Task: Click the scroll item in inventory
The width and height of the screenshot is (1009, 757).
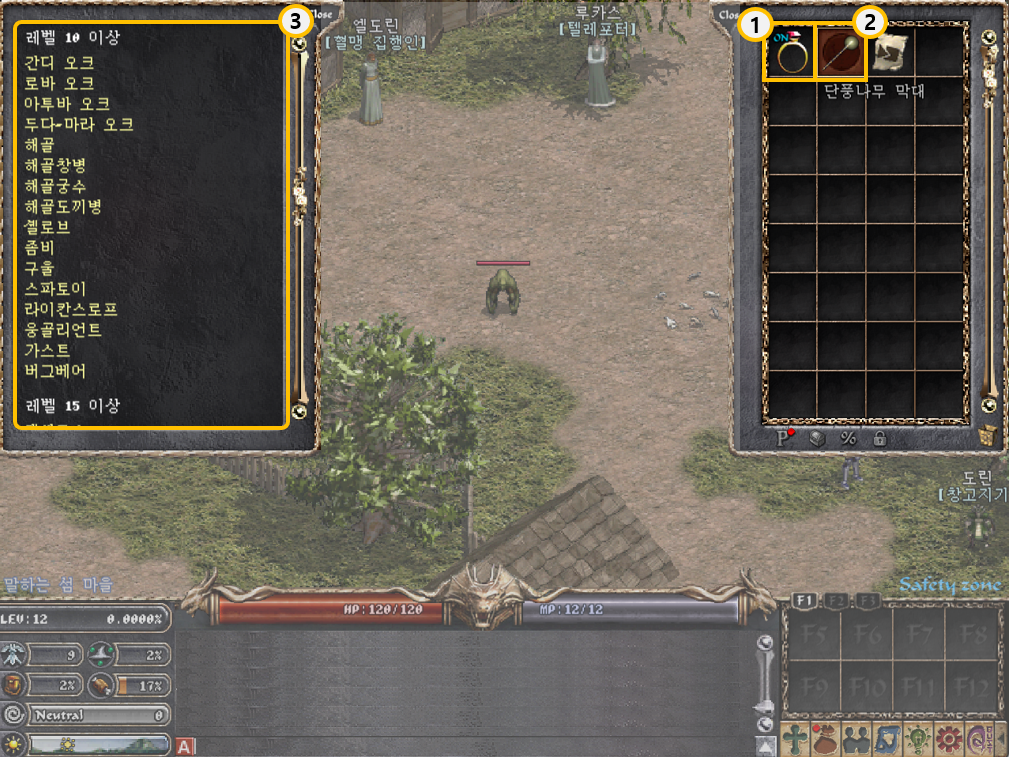Action: (x=889, y=52)
